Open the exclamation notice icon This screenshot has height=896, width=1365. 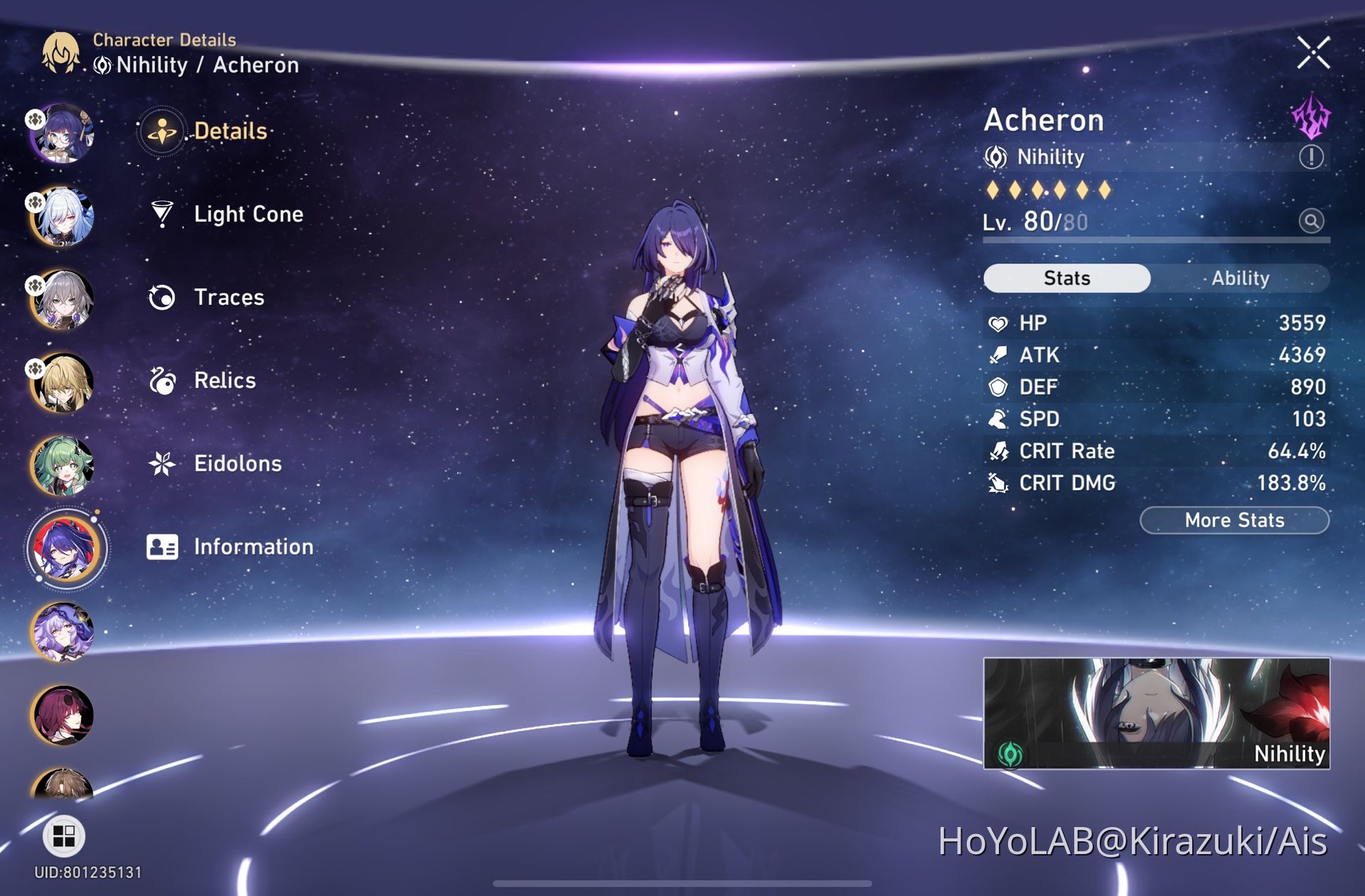pyautogui.click(x=1310, y=156)
